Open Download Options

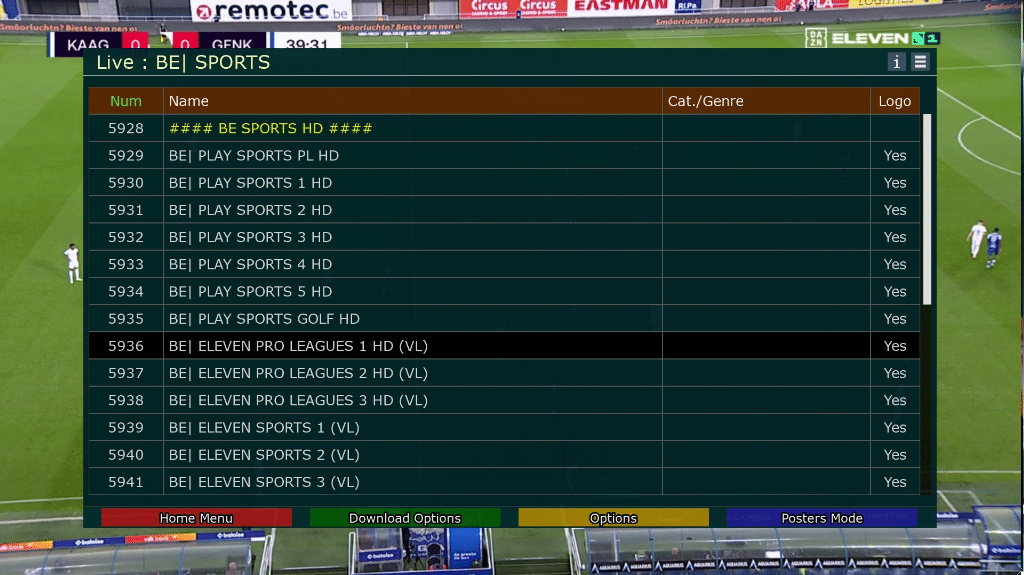[405, 518]
